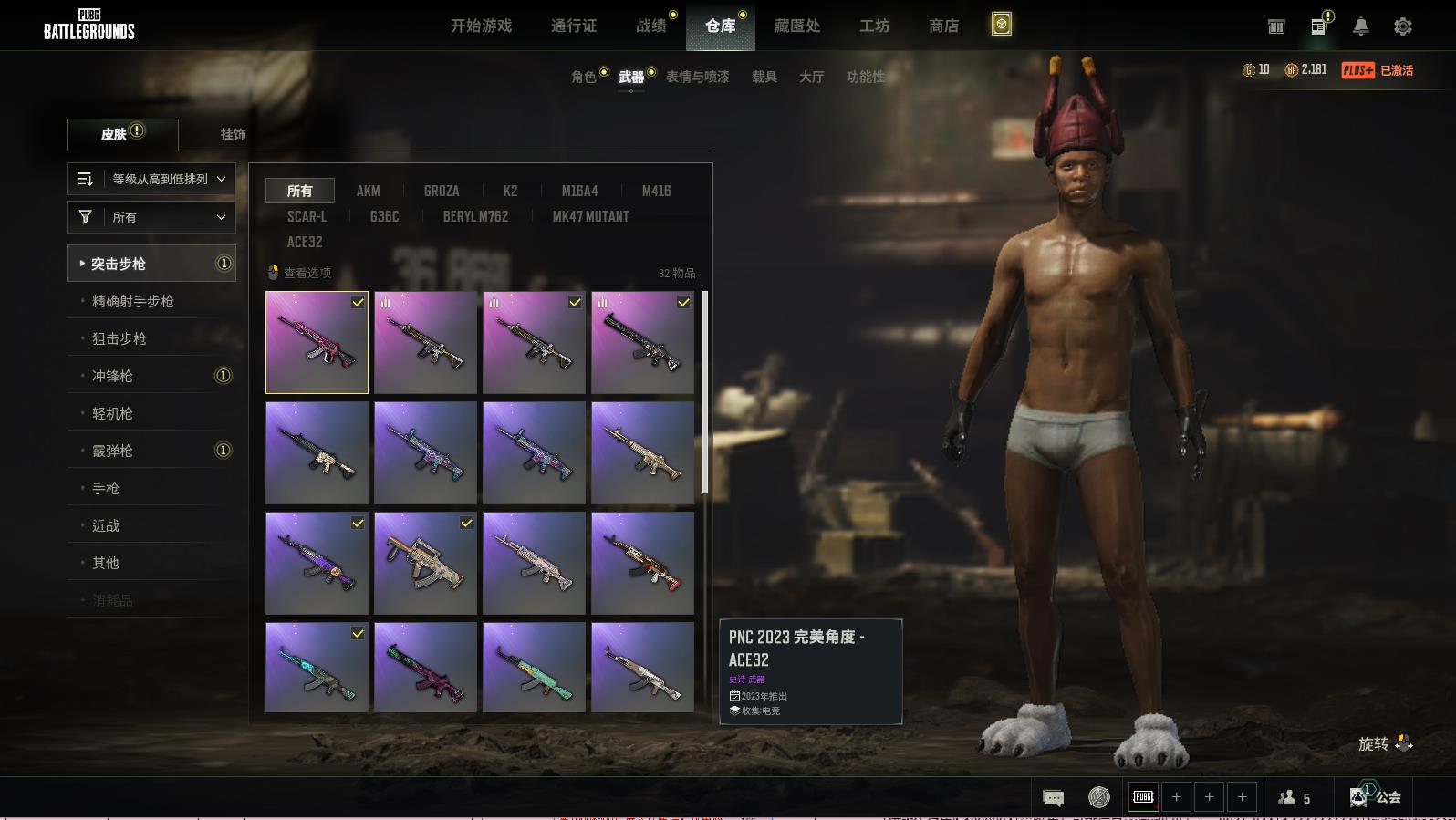This screenshot has width=1456, height=820.
Task: Switch to the 挂饰 charms tab
Action: 233,134
